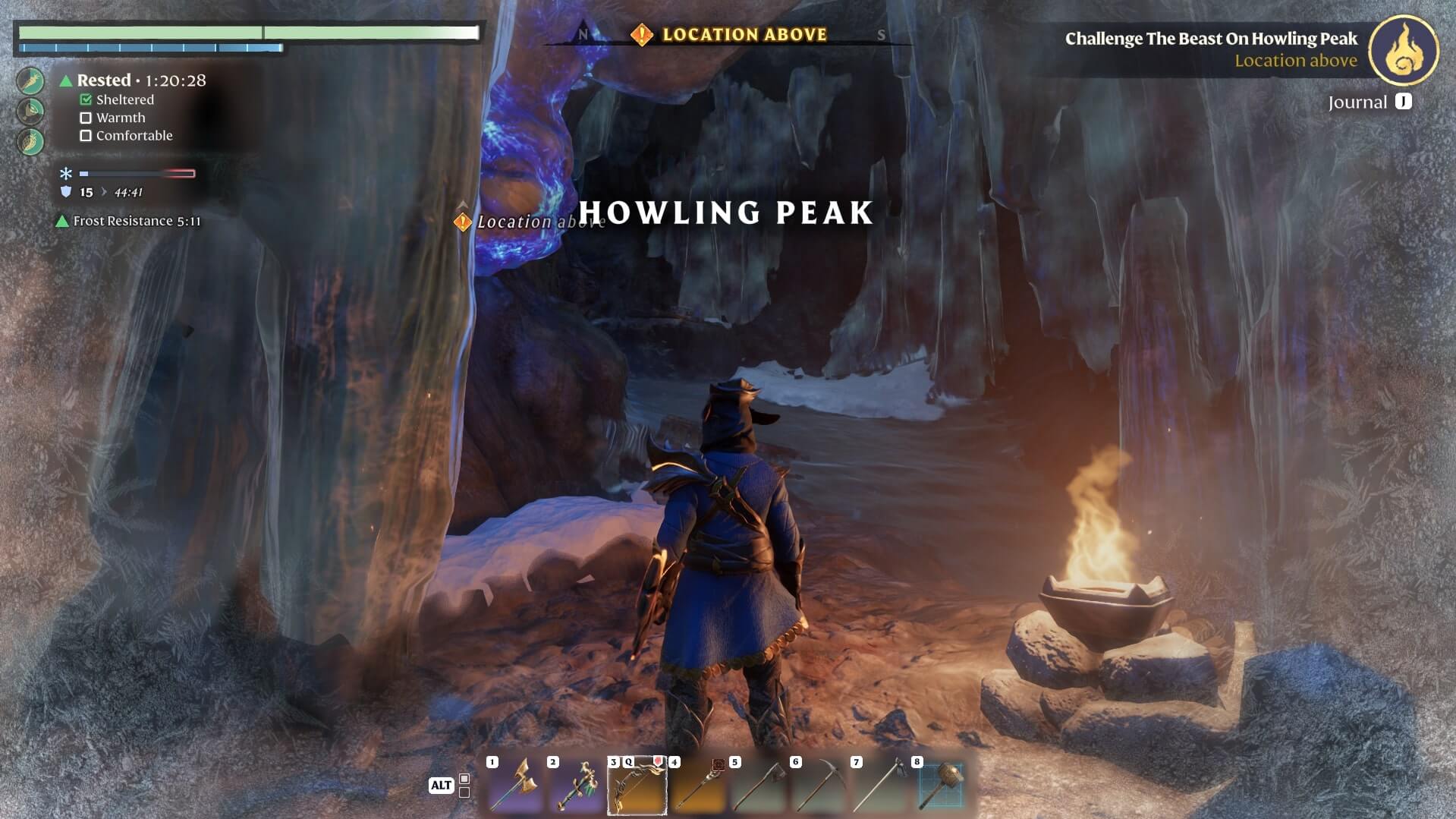The height and width of the screenshot is (819, 1456).
Task: Select the snowflake cold status icon
Action: coord(66,174)
